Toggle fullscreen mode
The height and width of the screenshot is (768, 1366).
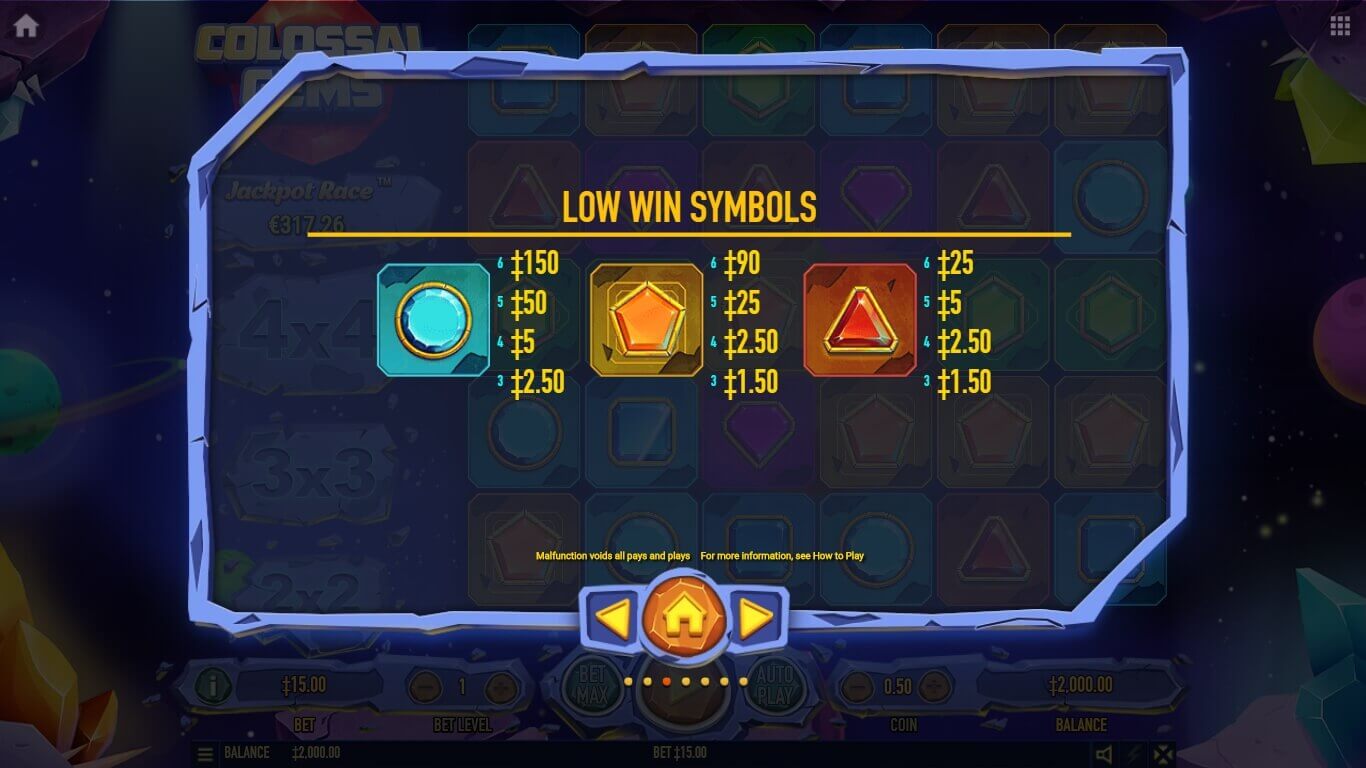point(1162,754)
